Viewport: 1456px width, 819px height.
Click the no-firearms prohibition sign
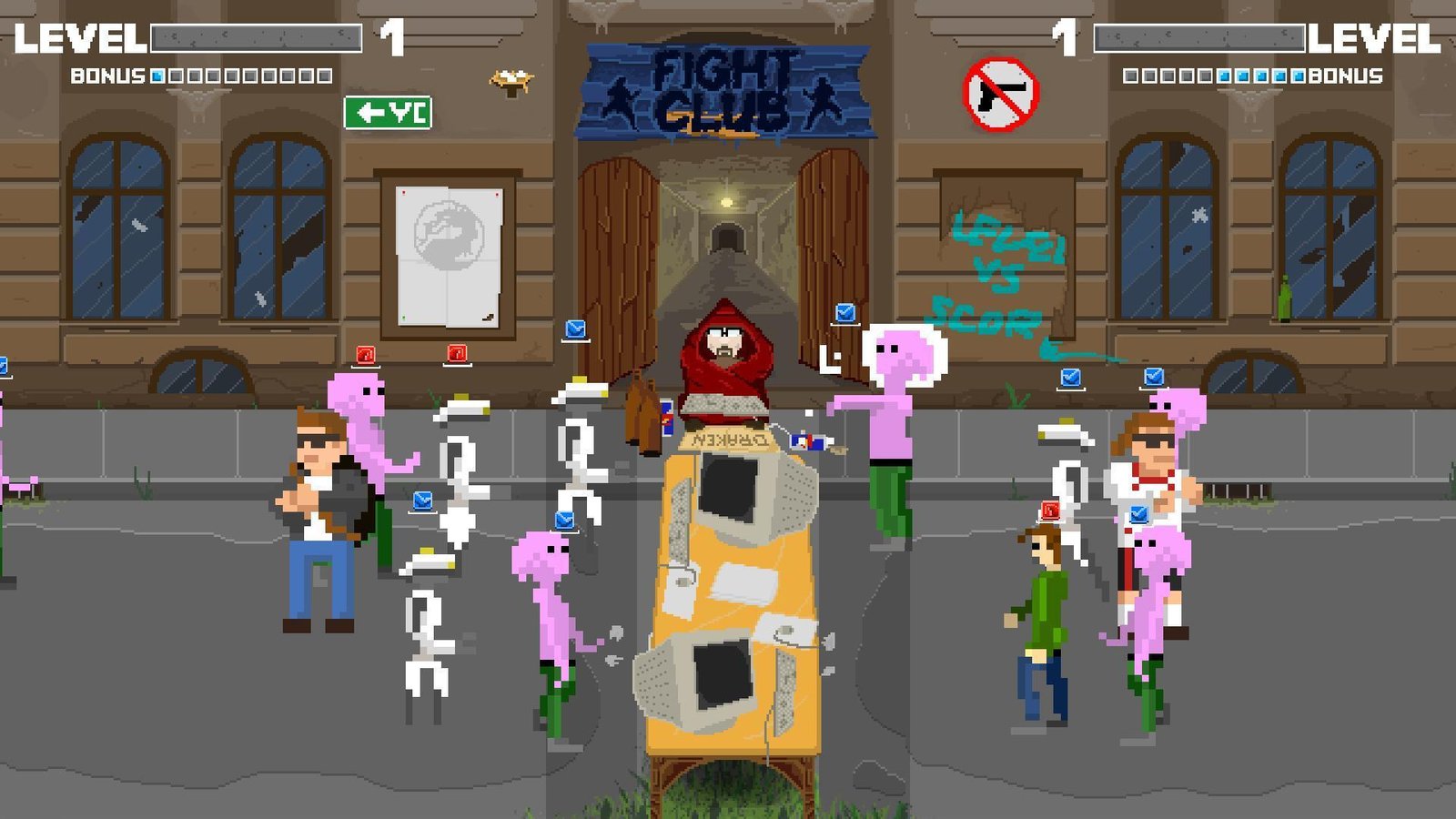(x=998, y=93)
